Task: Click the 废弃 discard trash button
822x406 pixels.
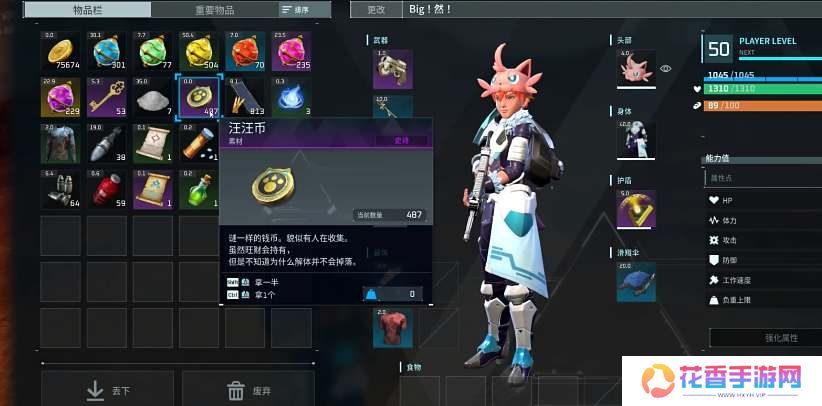Action: coord(245,390)
